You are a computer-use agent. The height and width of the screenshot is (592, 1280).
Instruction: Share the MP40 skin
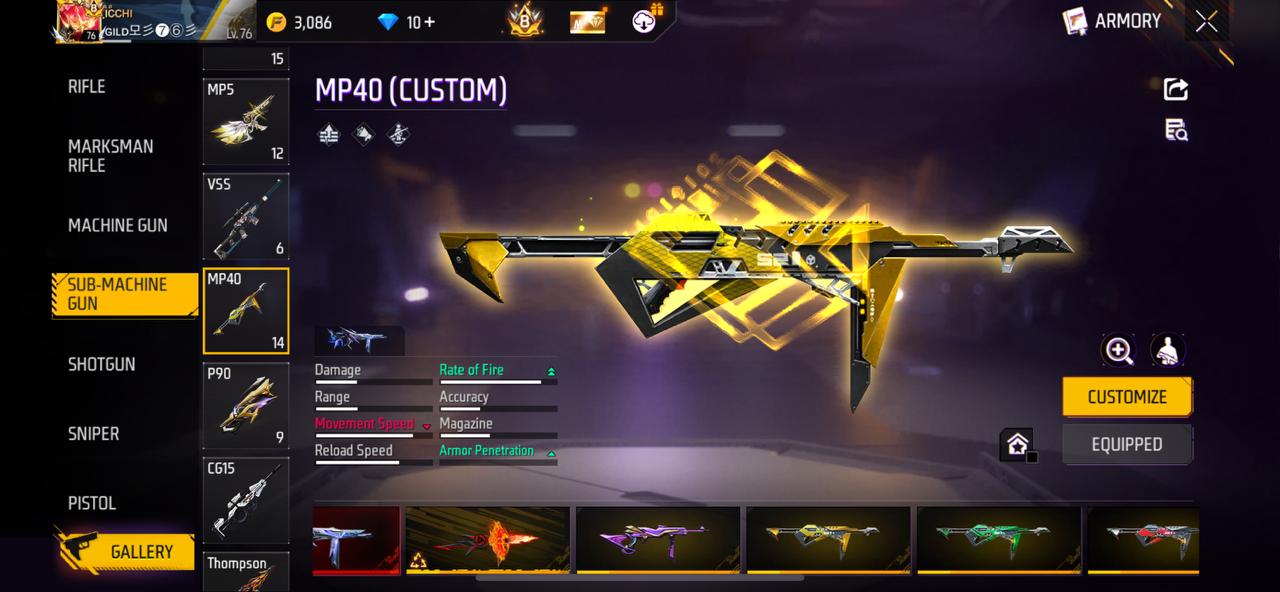[x=1176, y=90]
